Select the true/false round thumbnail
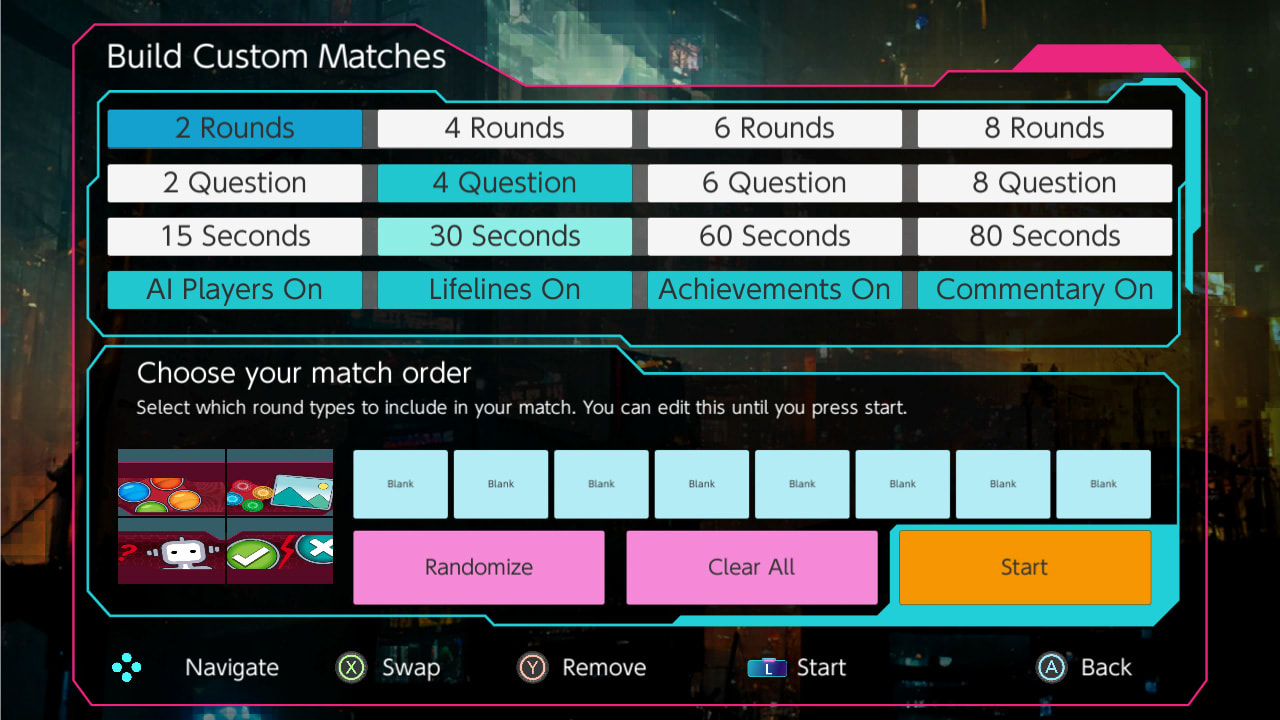1280x720 pixels. 280,551
